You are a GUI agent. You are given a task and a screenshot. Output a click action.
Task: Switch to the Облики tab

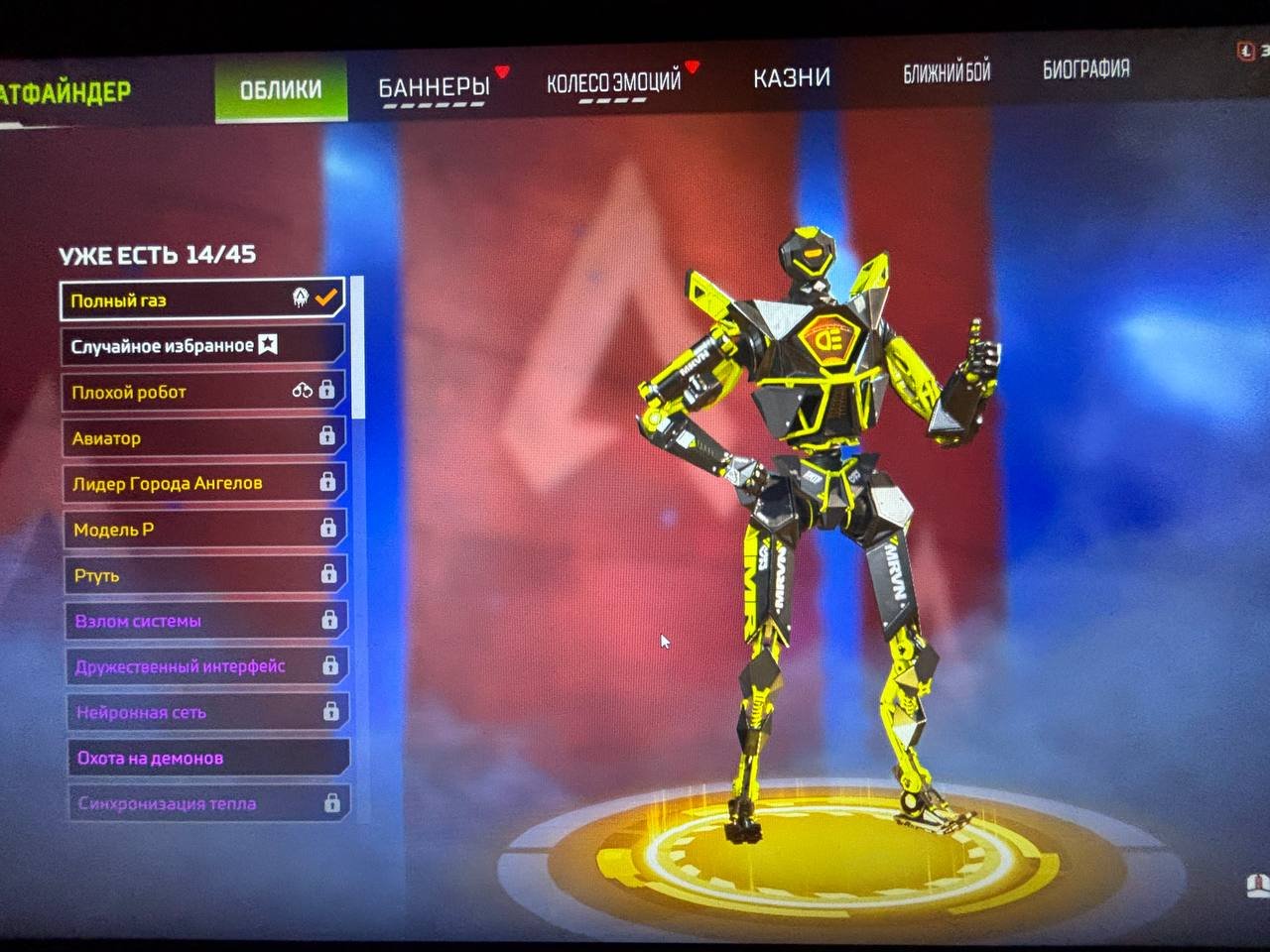coord(281,89)
